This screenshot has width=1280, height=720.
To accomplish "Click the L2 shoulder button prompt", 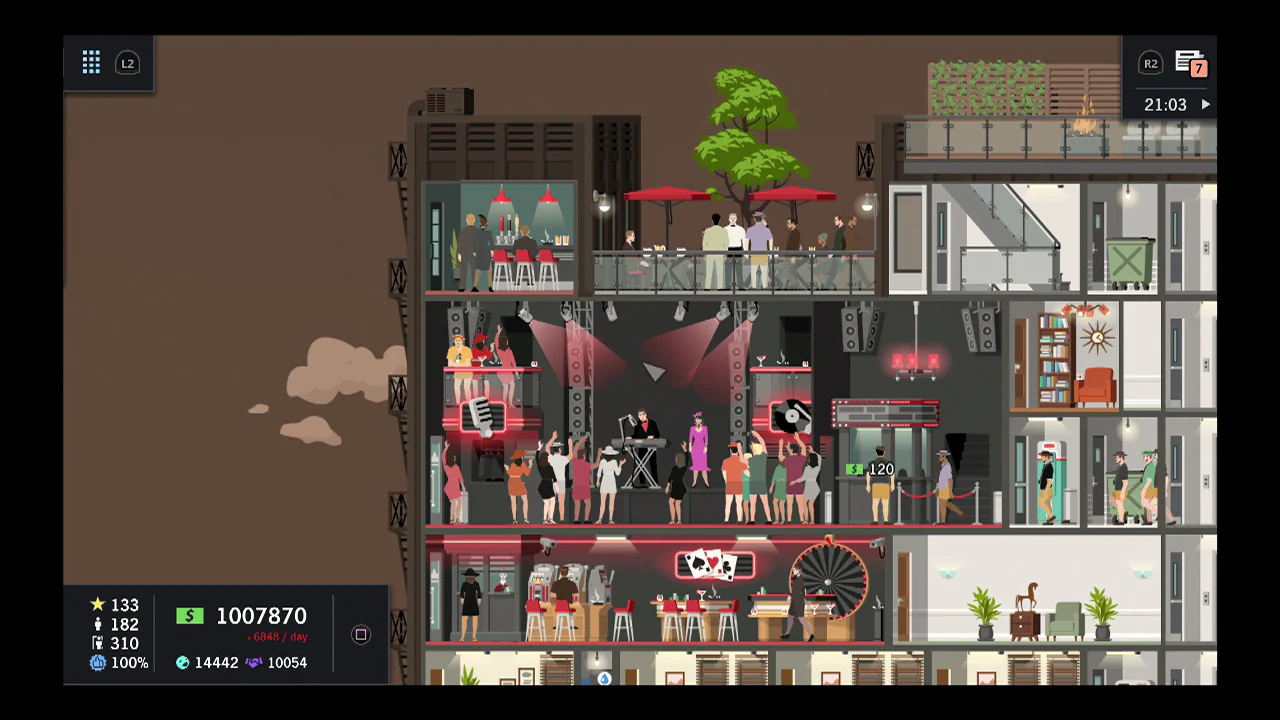I will (x=128, y=63).
